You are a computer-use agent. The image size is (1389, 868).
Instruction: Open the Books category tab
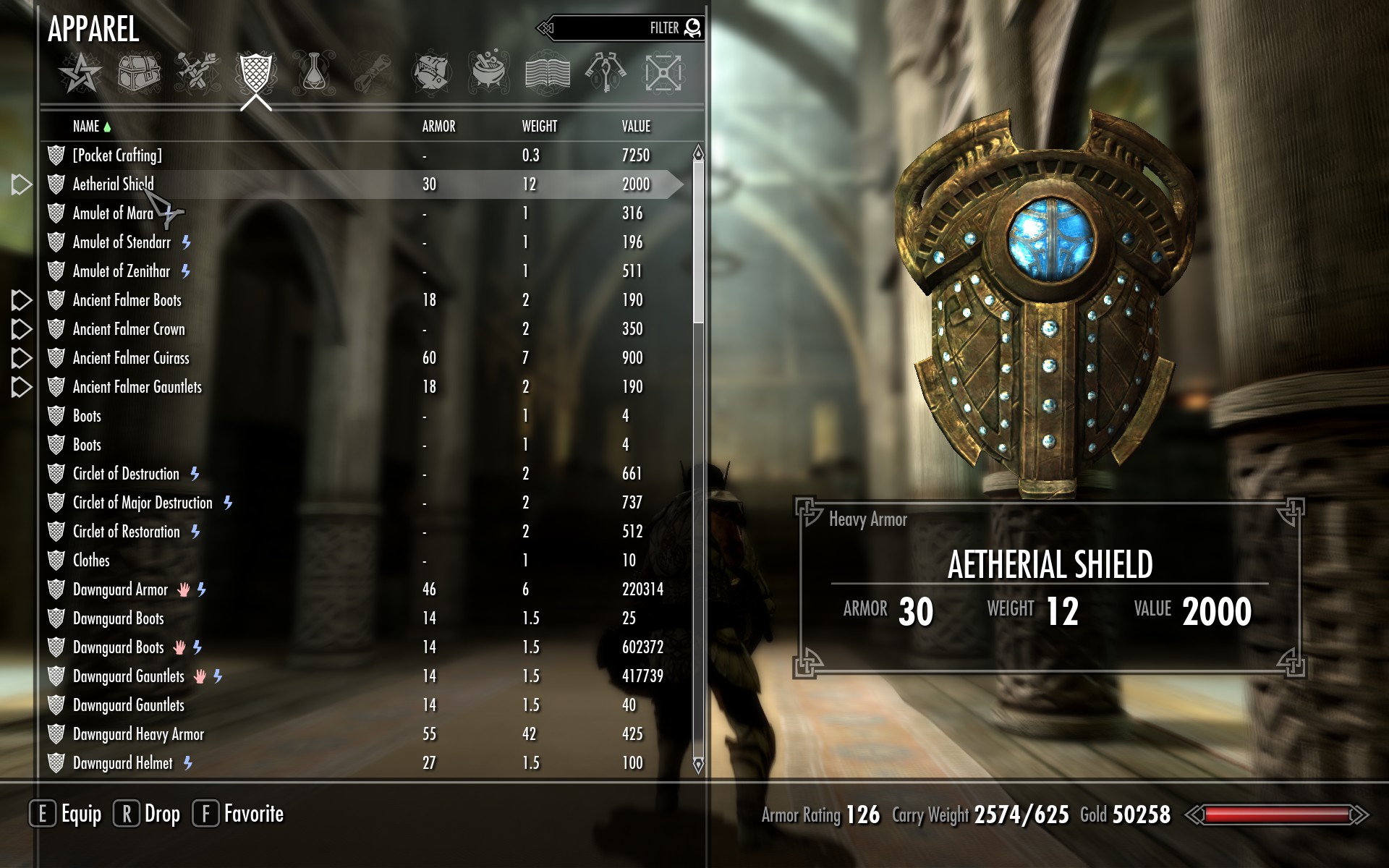coord(547,73)
